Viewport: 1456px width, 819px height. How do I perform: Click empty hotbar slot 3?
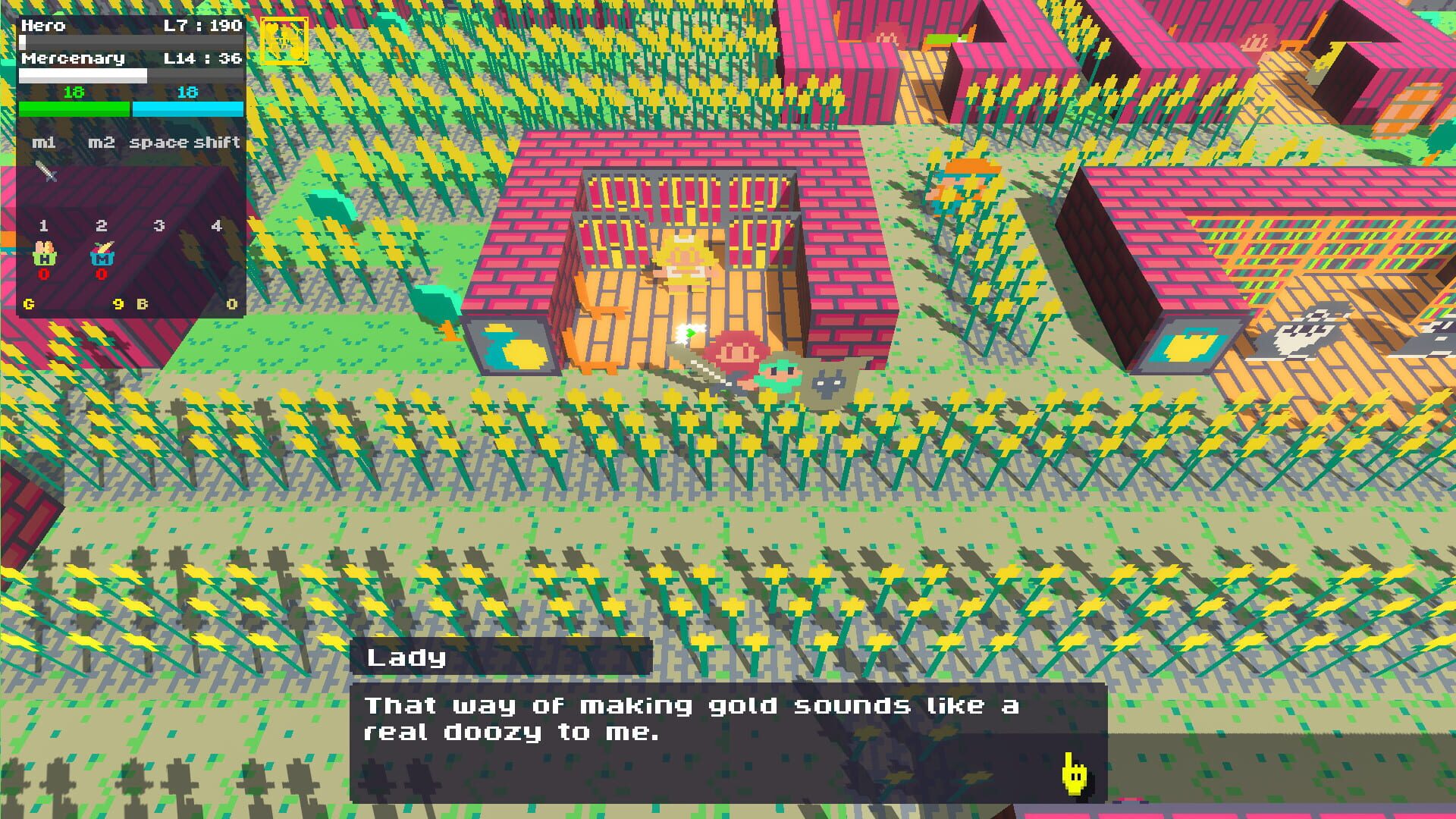pos(158,250)
